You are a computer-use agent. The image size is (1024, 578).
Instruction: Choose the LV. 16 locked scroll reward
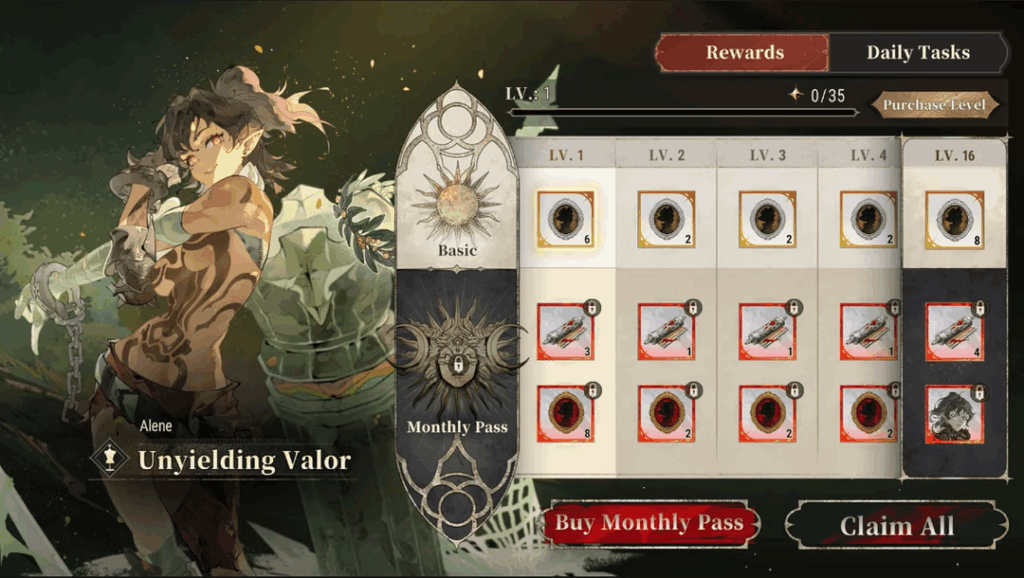(954, 332)
